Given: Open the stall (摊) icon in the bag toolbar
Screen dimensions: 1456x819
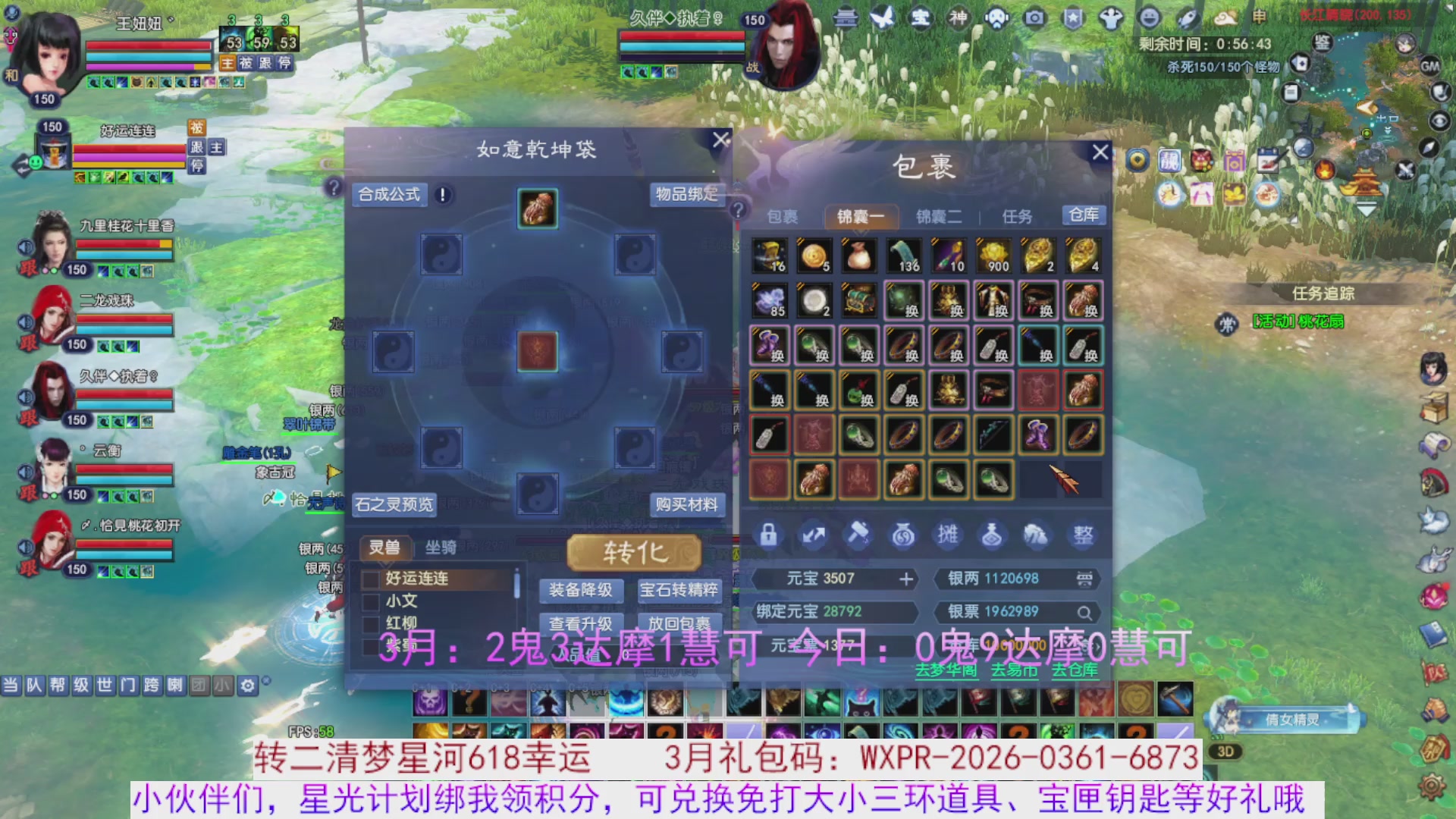Looking at the screenshot, I should pos(948,535).
